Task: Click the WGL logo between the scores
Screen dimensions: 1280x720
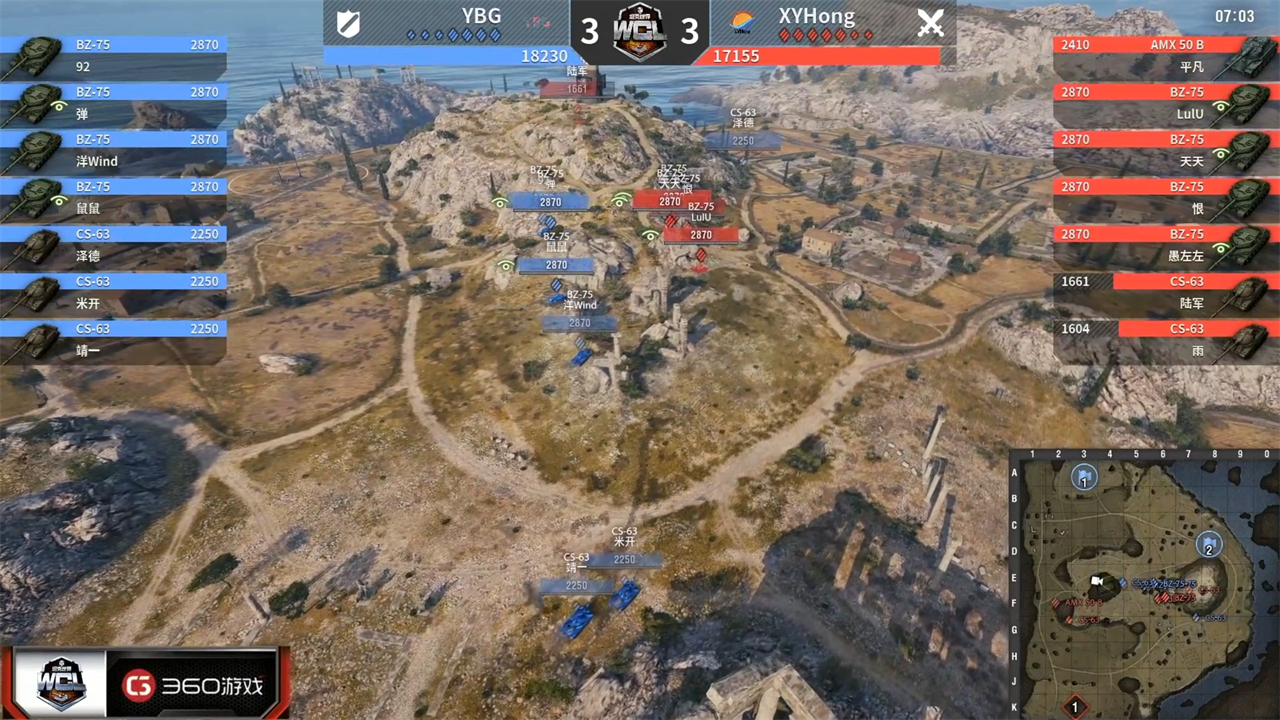Action: pos(639,30)
